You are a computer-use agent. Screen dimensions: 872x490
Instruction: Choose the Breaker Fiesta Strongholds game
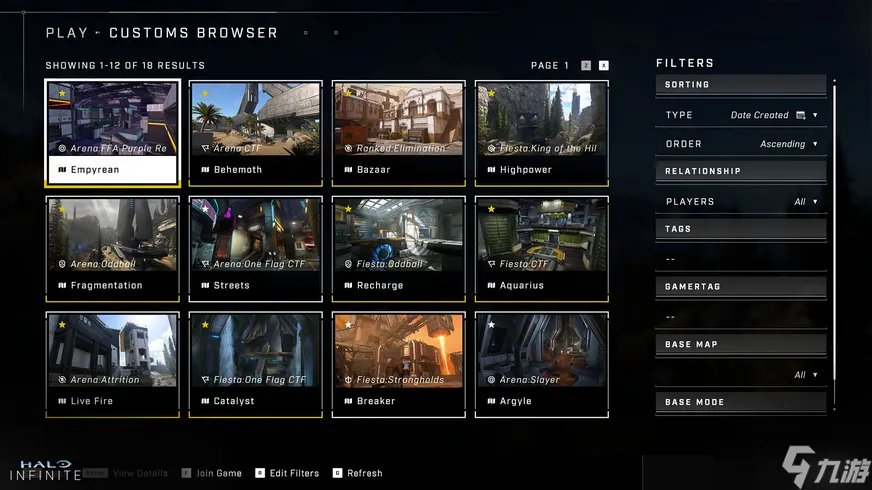coord(398,364)
